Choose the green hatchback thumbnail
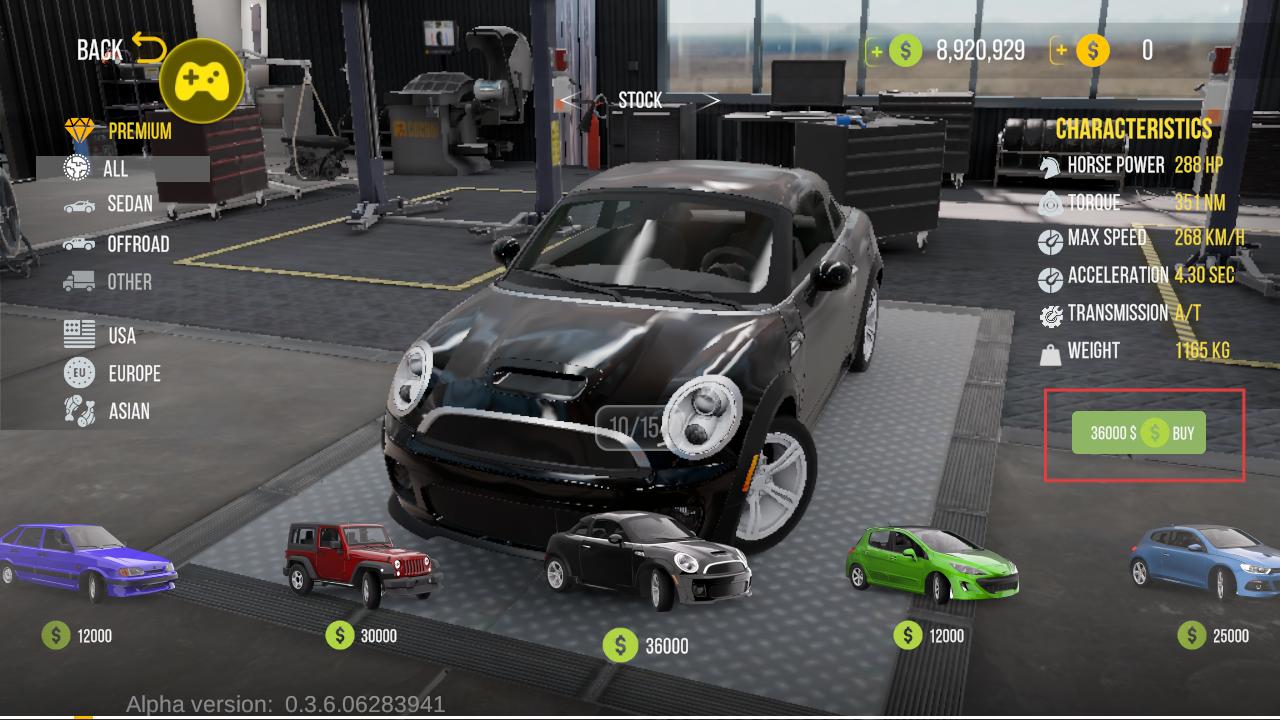 click(931, 564)
